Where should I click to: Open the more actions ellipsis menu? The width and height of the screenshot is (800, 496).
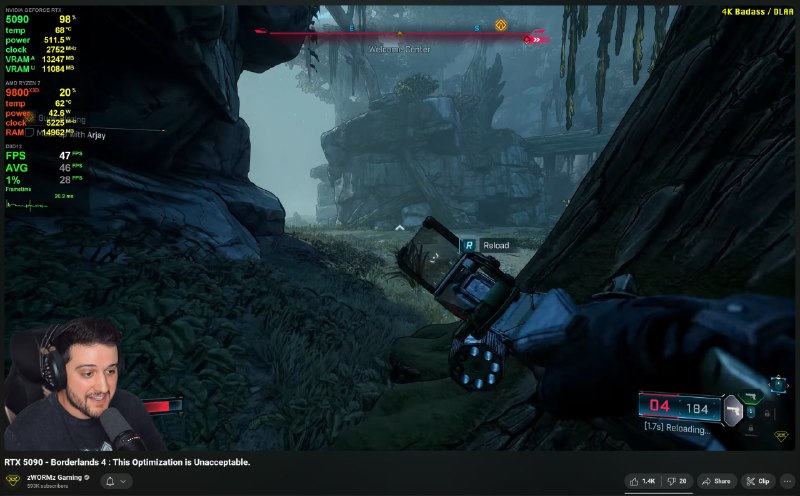pos(788,481)
